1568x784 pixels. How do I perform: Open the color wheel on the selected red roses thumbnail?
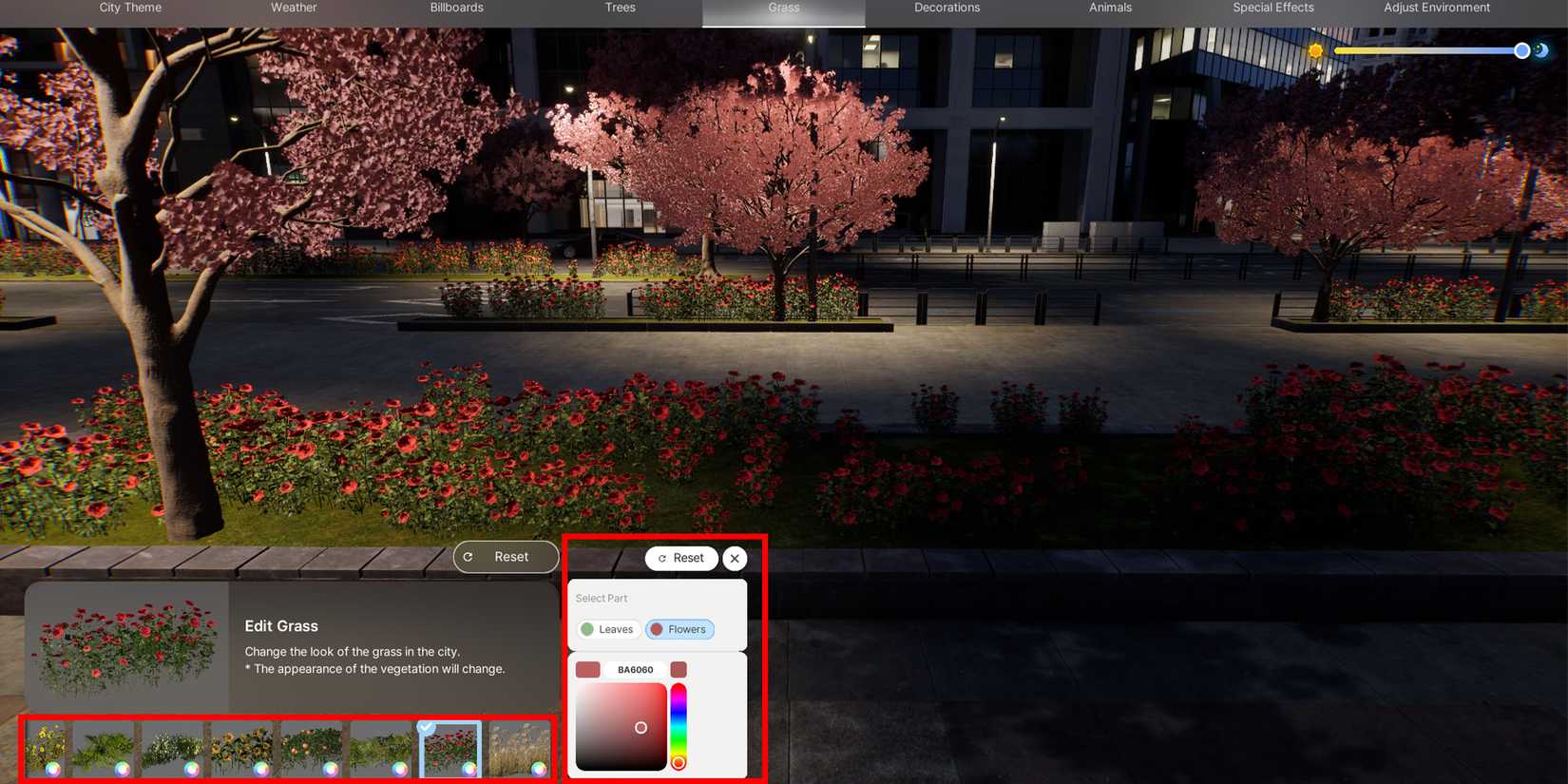point(468,768)
